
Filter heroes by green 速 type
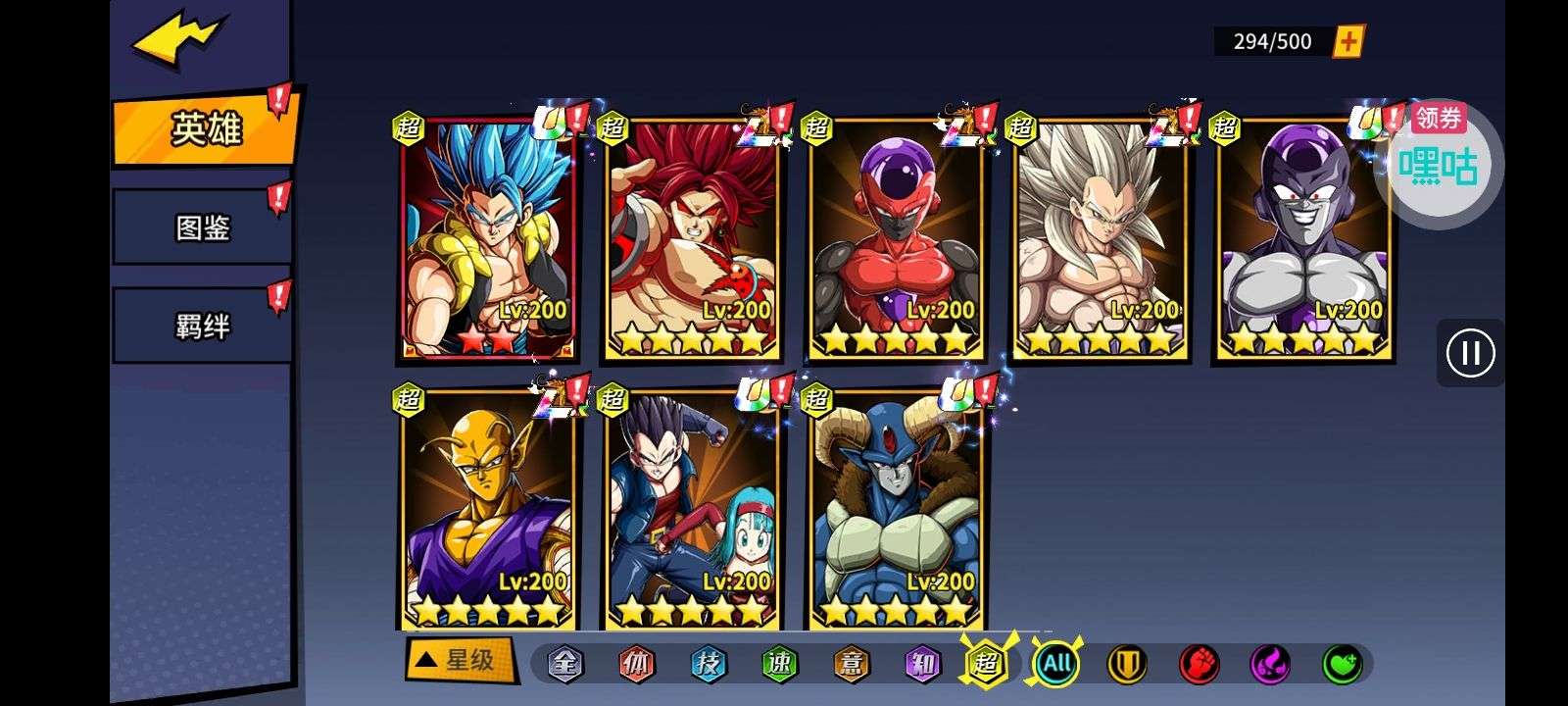click(x=779, y=665)
